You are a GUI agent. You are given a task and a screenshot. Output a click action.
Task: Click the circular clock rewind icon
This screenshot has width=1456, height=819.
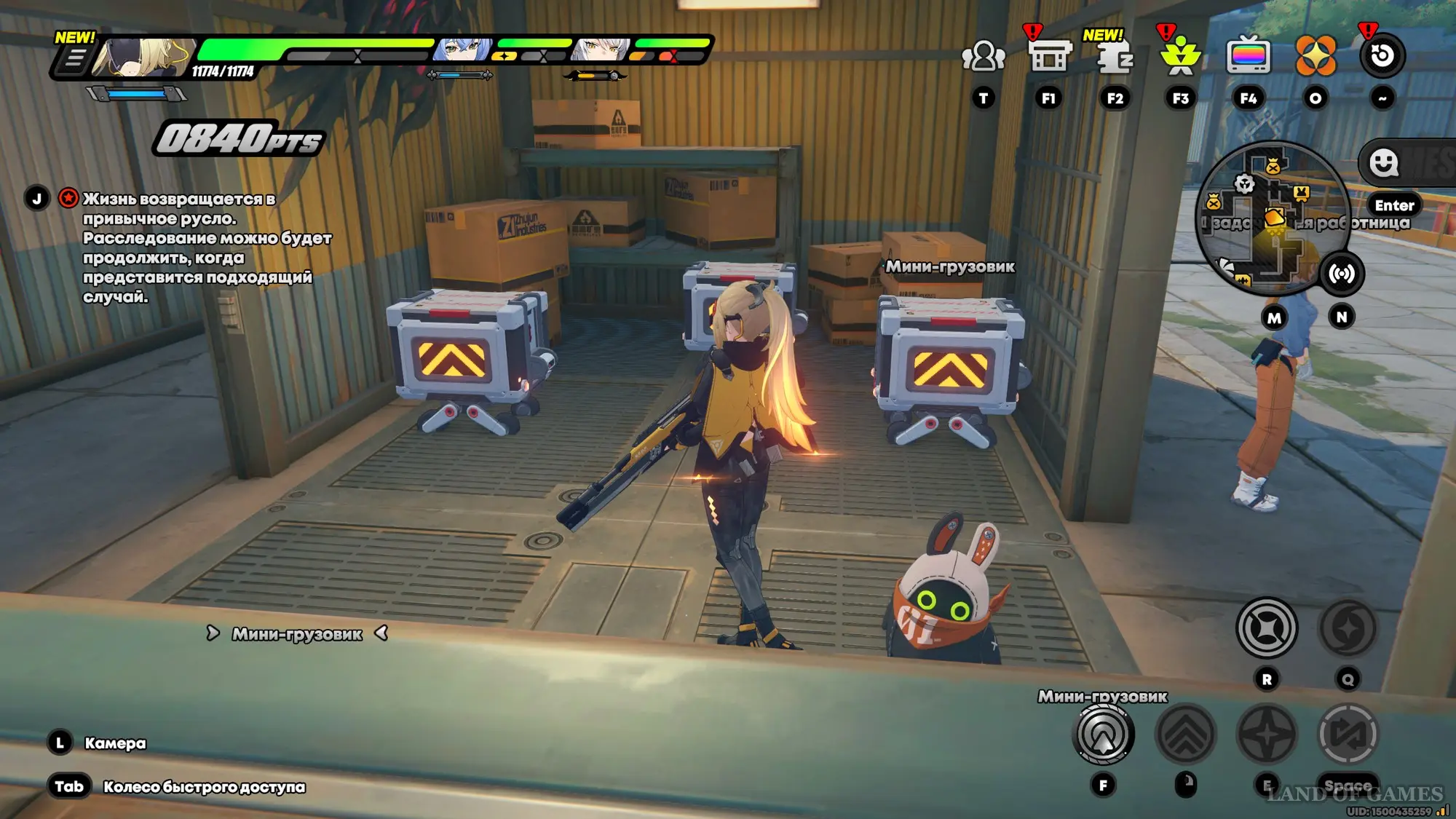1382,55
